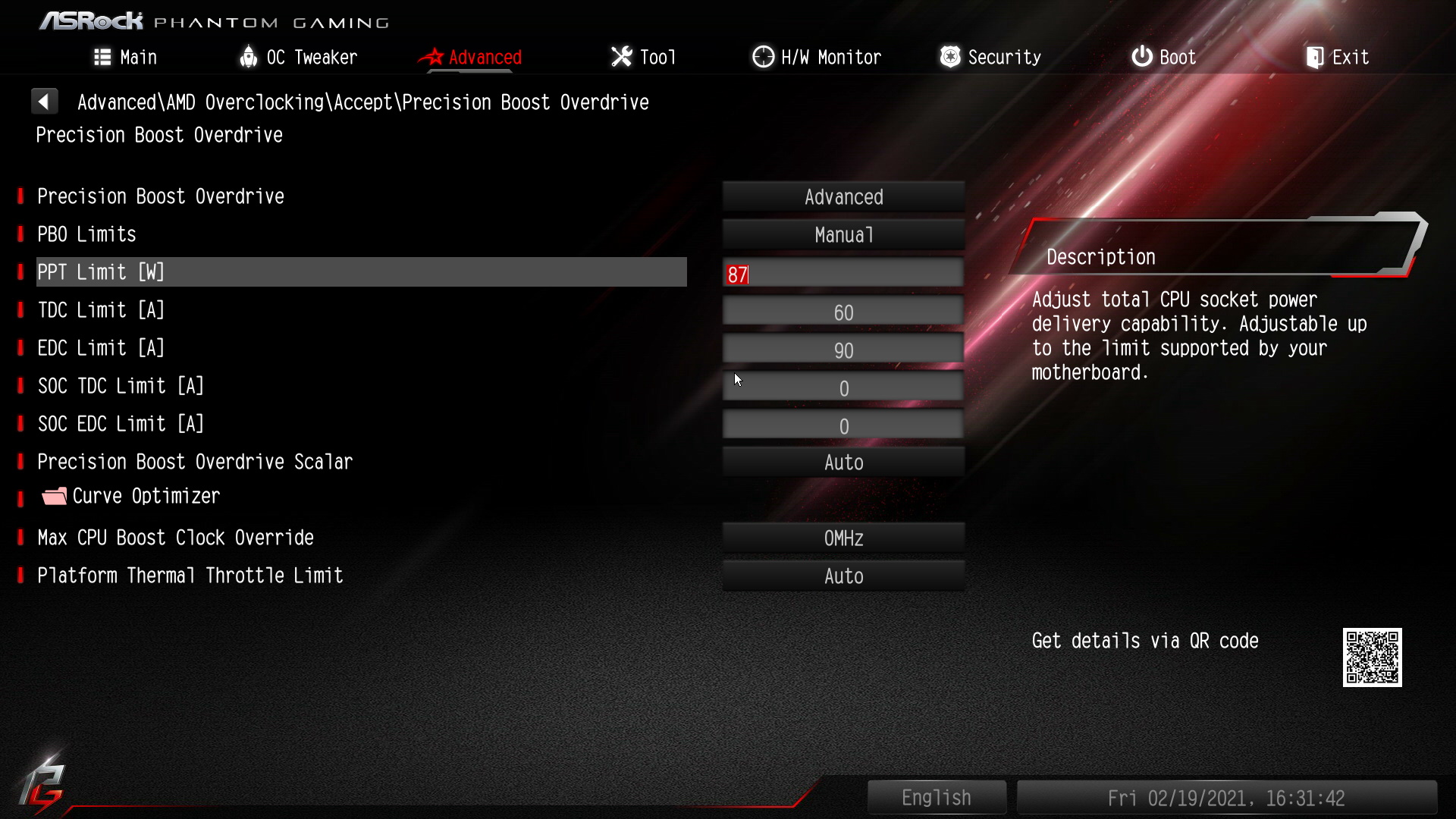
Task: Open Platform Thermal Throttle Limit dropdown
Action: (x=843, y=576)
